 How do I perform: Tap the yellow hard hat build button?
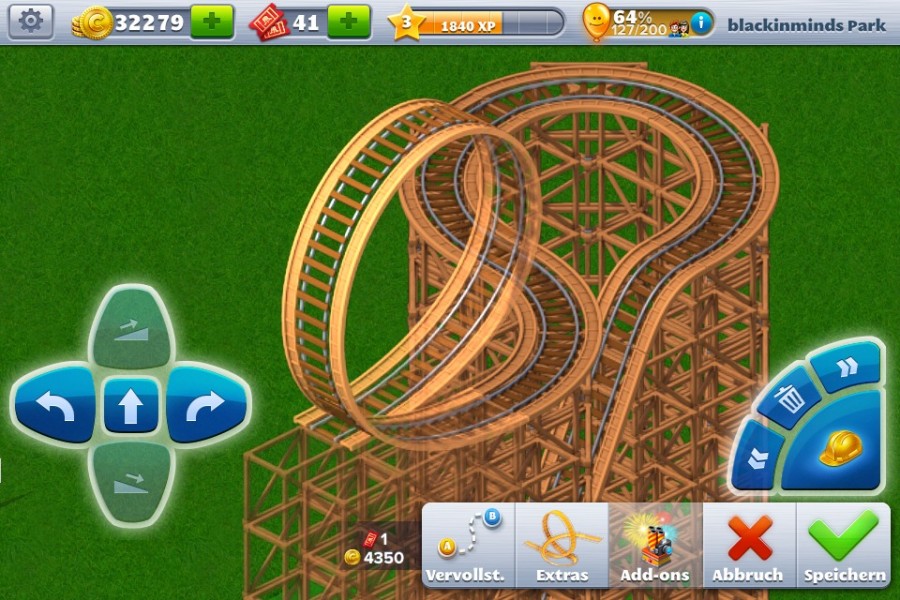click(x=838, y=448)
